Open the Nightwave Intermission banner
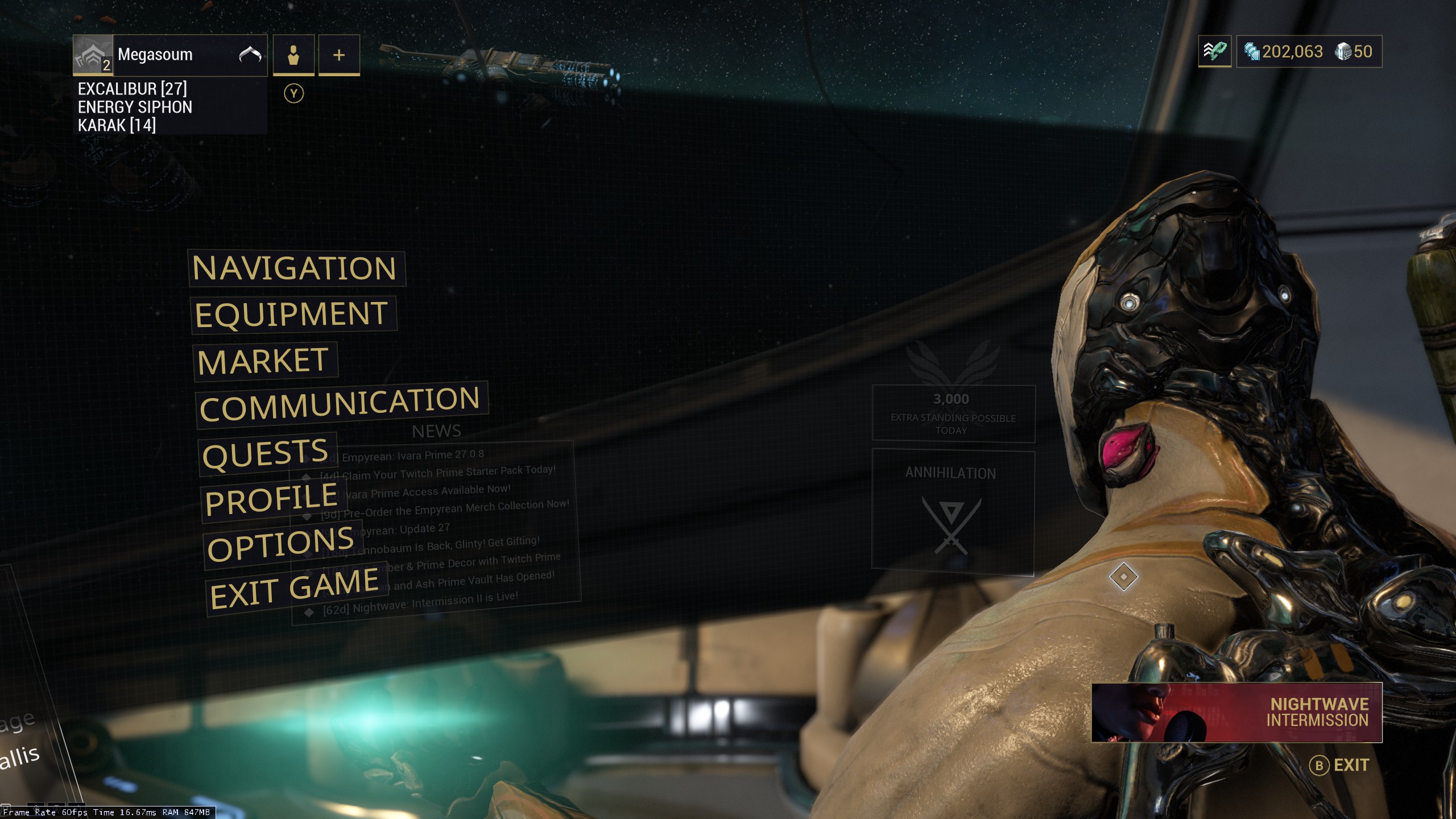The width and height of the screenshot is (1456, 819). click(x=1236, y=712)
